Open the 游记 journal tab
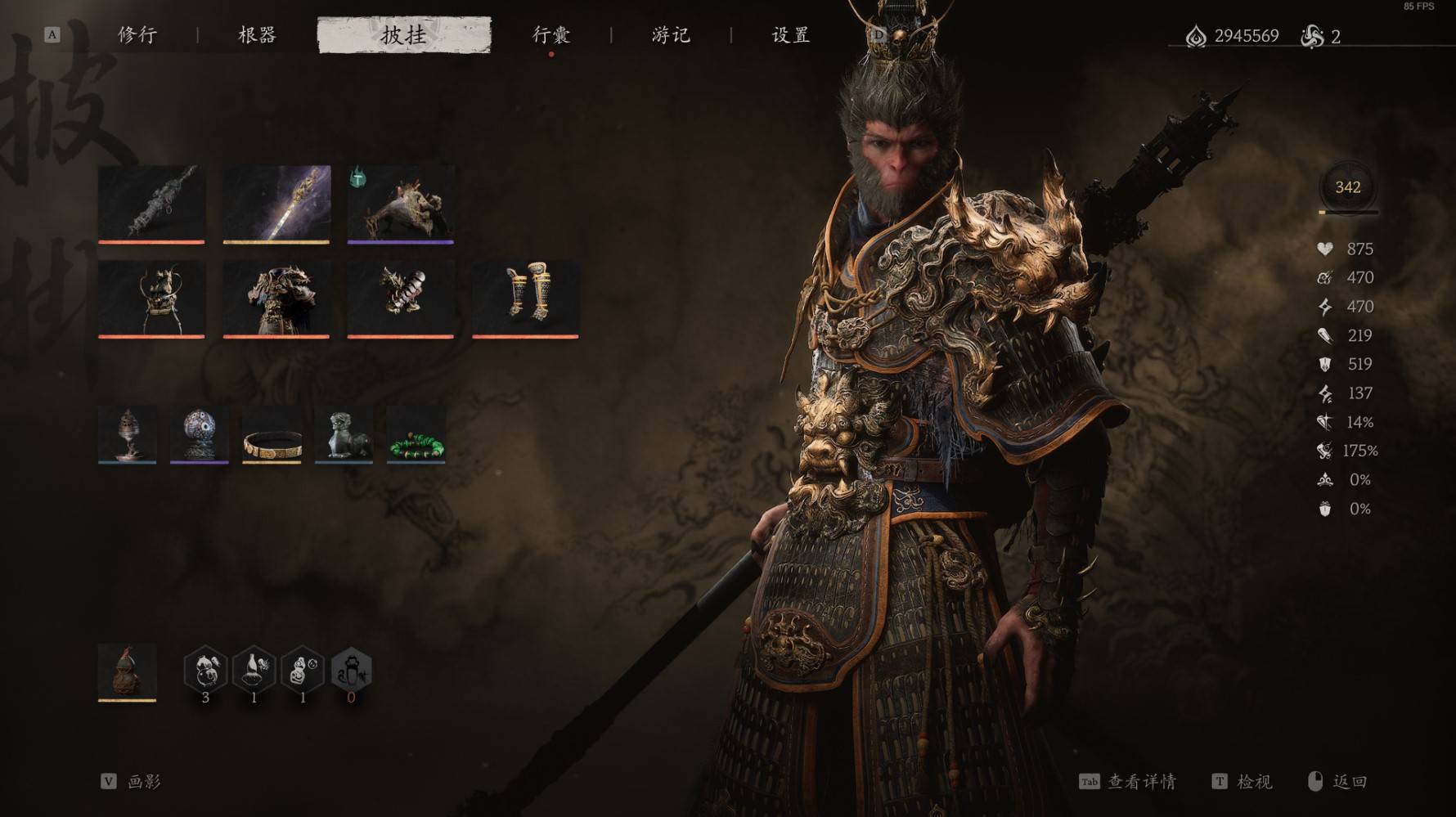The height and width of the screenshot is (817, 1456). point(671,35)
